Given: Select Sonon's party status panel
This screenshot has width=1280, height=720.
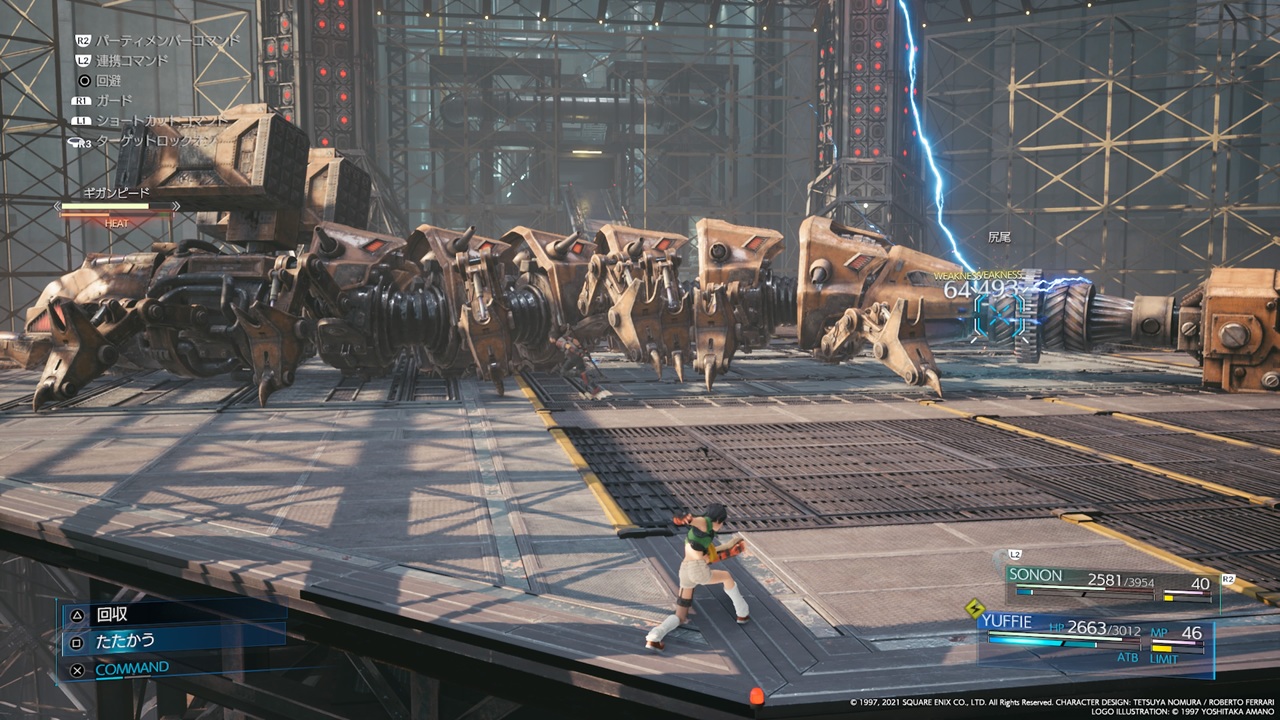Looking at the screenshot, I should (x=1110, y=583).
